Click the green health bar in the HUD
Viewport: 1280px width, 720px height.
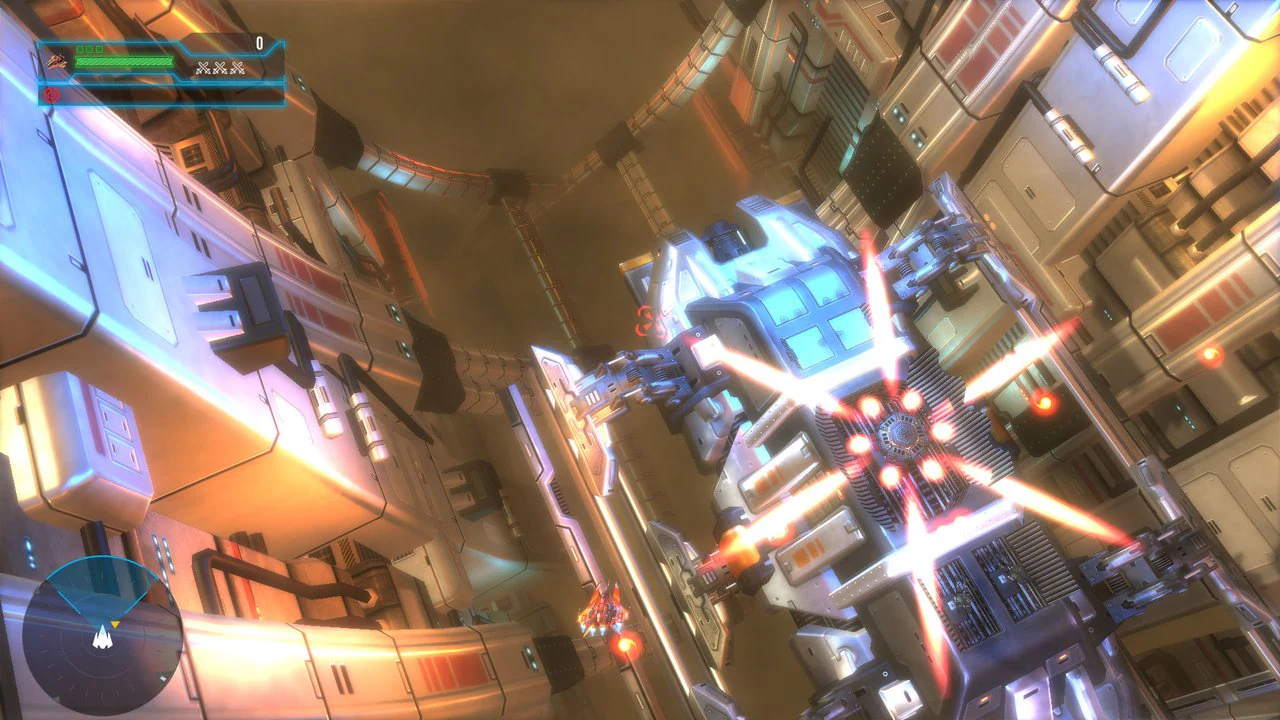click(x=125, y=61)
